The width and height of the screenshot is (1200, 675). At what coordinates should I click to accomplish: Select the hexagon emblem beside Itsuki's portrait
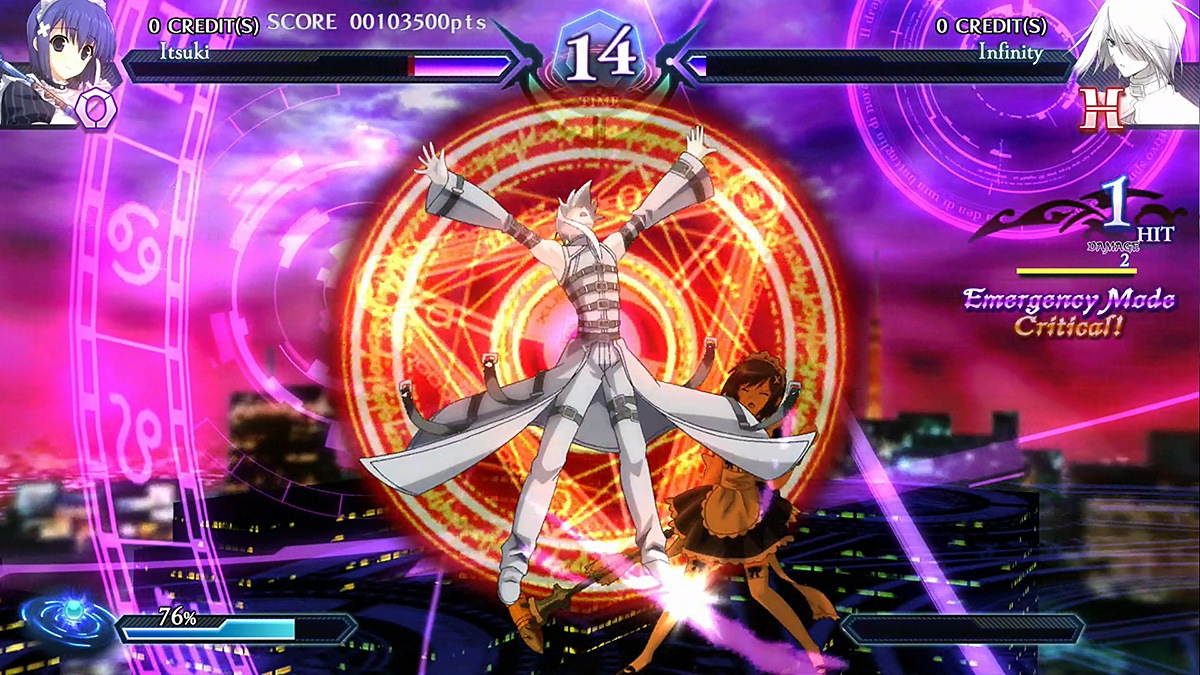(100, 104)
